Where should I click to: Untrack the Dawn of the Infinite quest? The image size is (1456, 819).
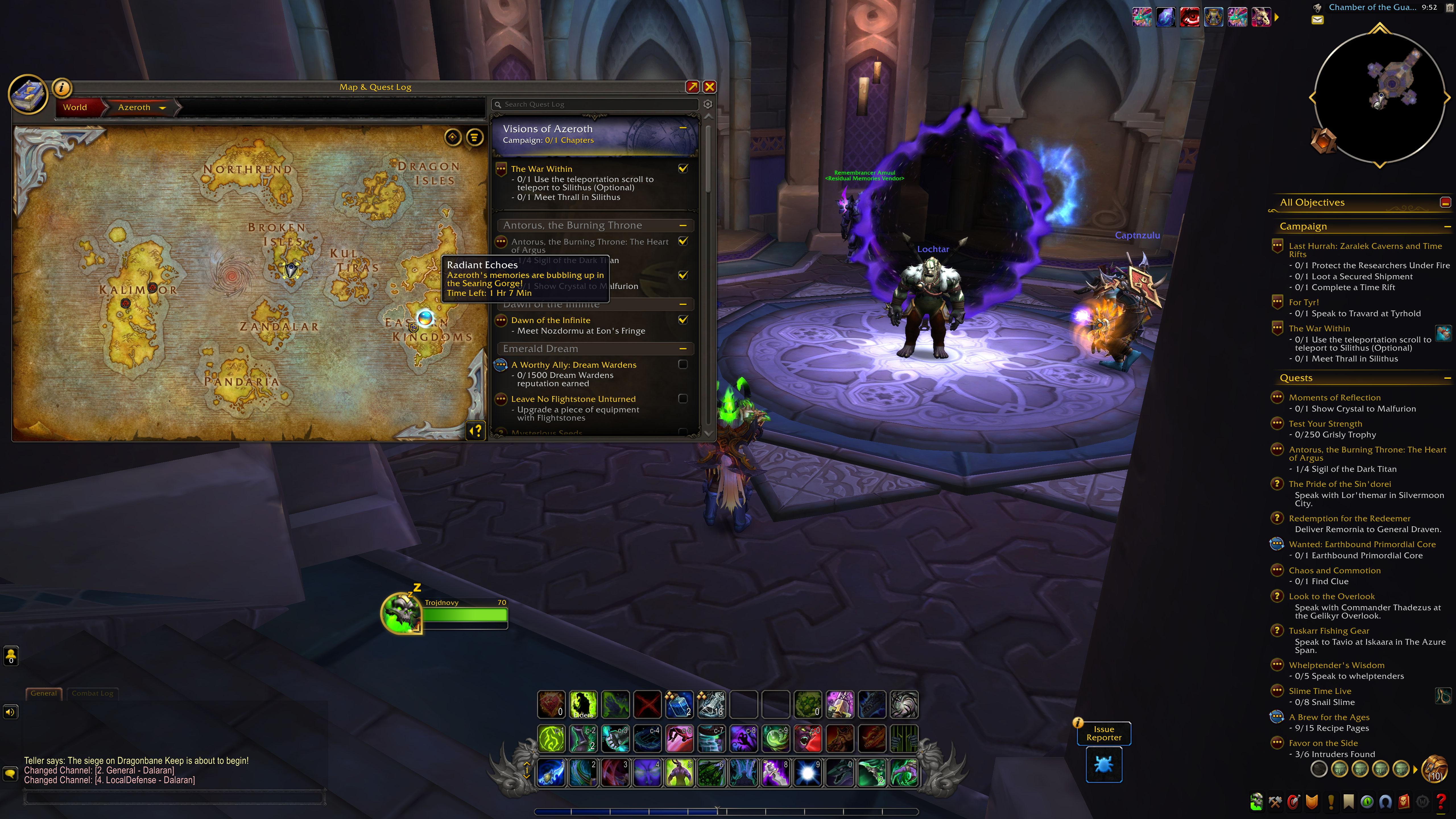(x=683, y=320)
